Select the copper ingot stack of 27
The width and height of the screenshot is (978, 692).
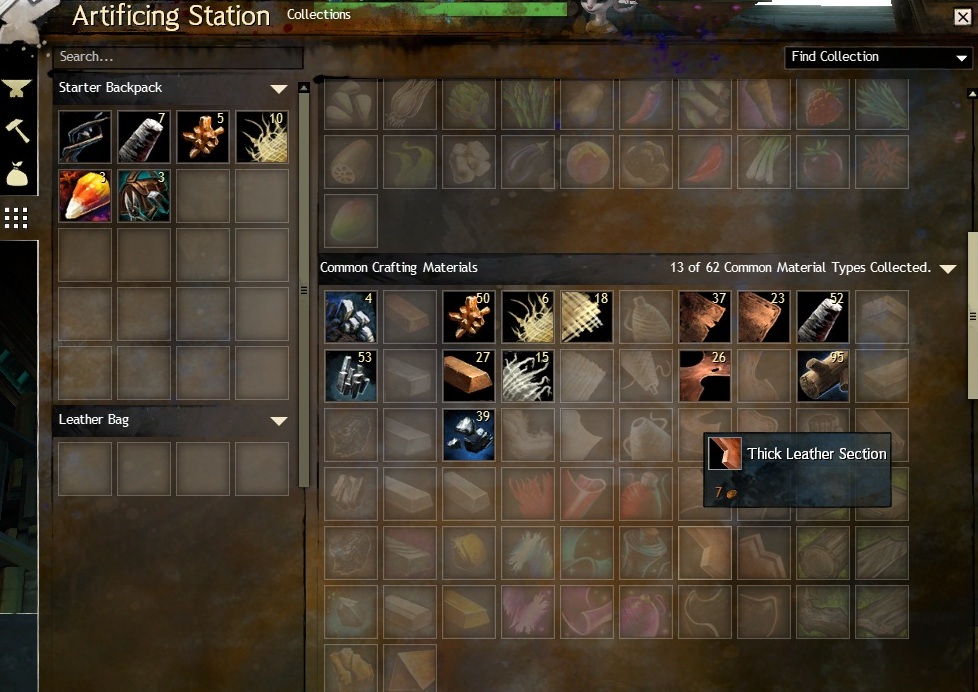pos(469,375)
